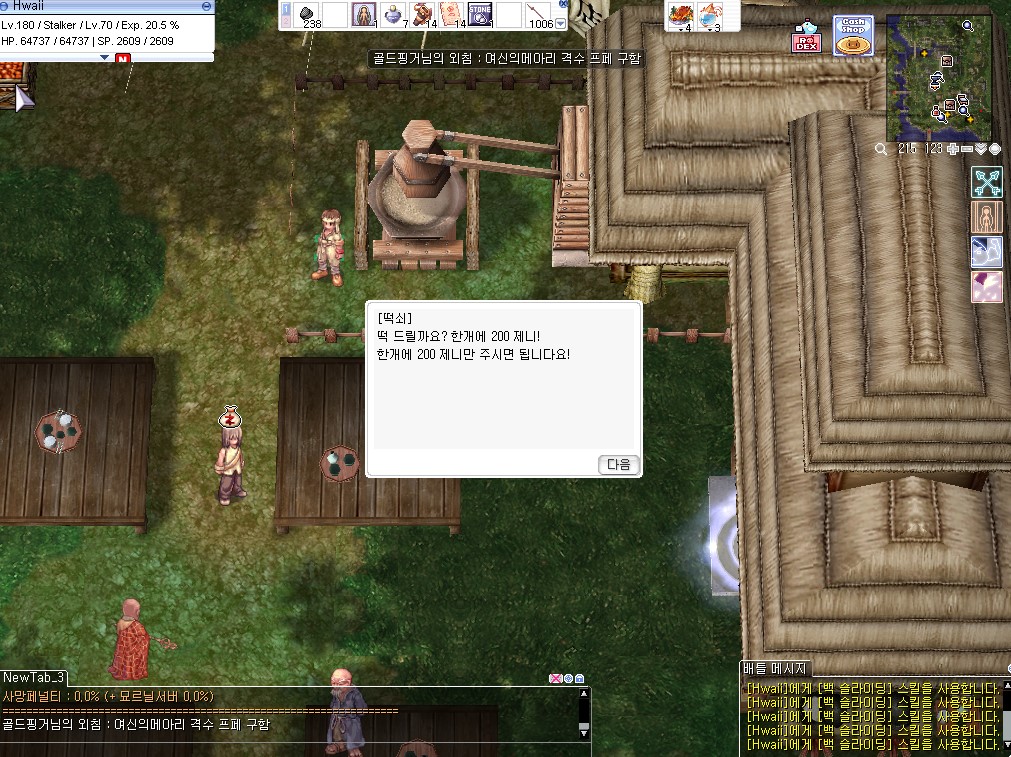Open the Cash Shop
The width and height of the screenshot is (1011, 757).
pos(852,36)
